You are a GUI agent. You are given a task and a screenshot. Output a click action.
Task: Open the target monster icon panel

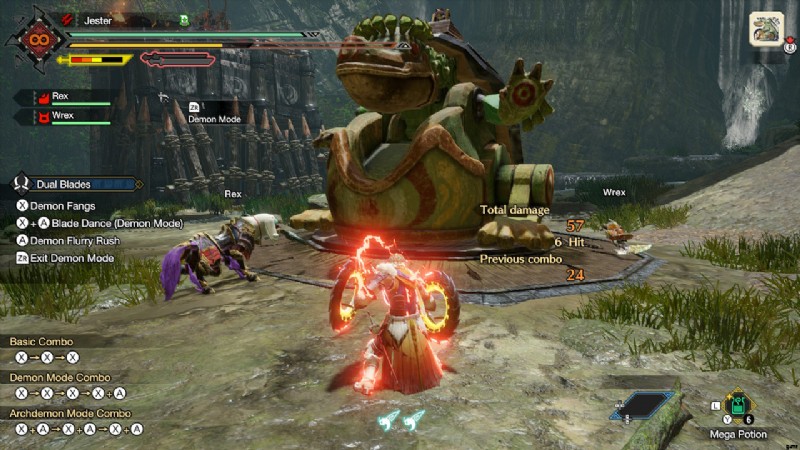[x=766, y=28]
